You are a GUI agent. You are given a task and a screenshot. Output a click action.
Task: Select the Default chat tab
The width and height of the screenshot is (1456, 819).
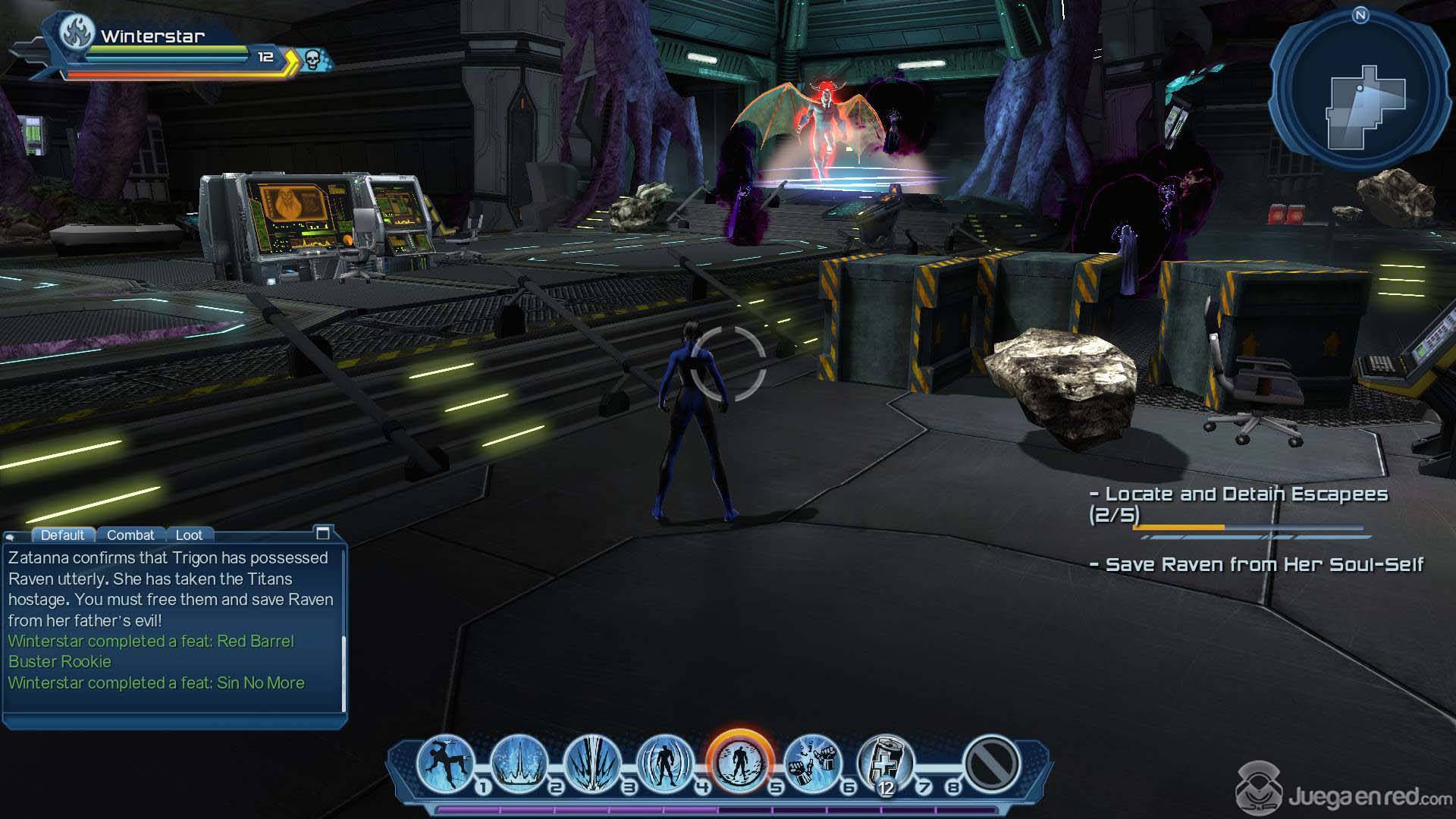pyautogui.click(x=62, y=535)
